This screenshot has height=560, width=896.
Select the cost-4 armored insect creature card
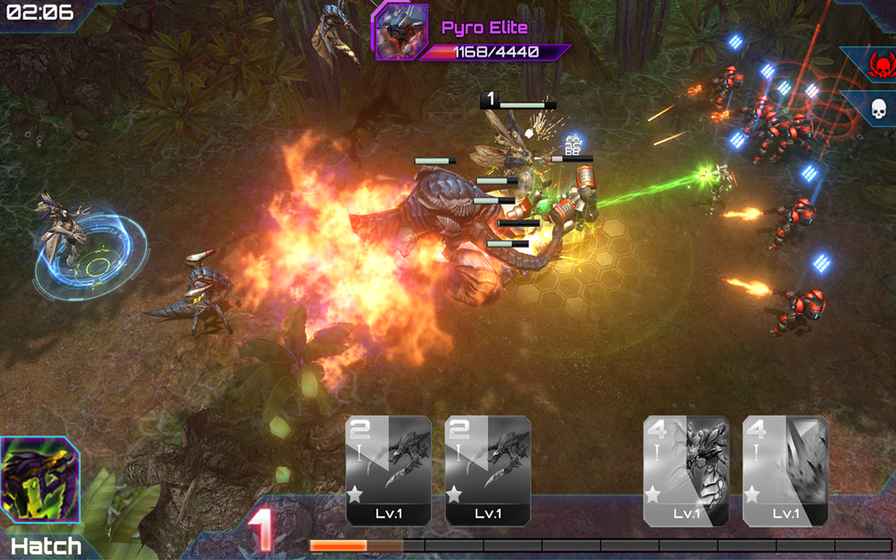[685, 470]
